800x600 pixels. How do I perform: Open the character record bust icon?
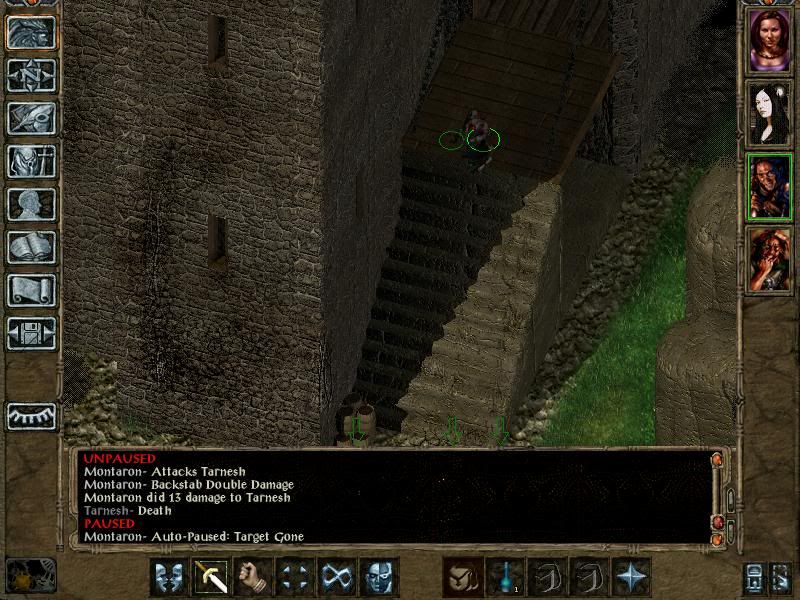point(31,205)
